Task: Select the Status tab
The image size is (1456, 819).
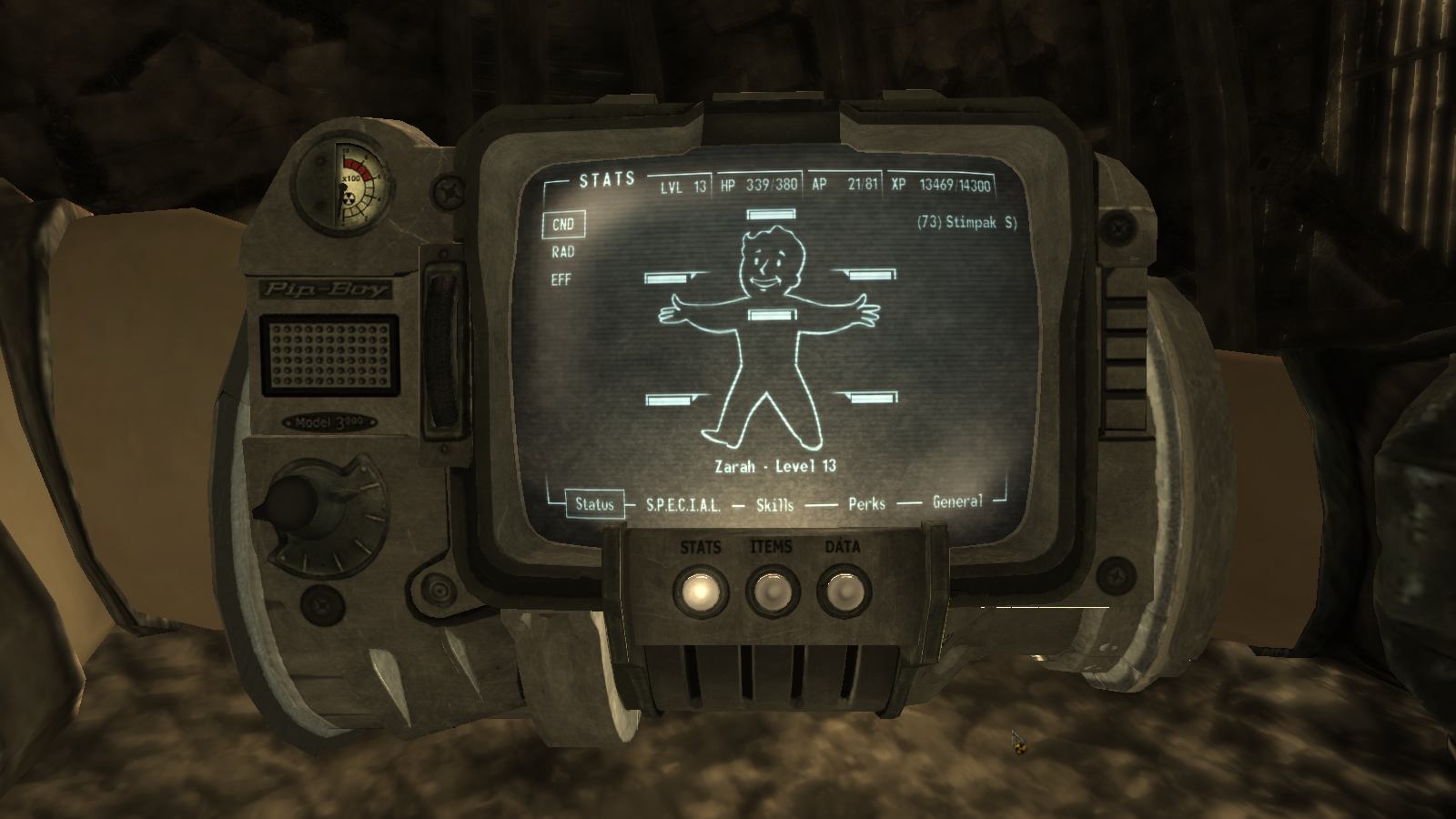Action: pos(594,504)
